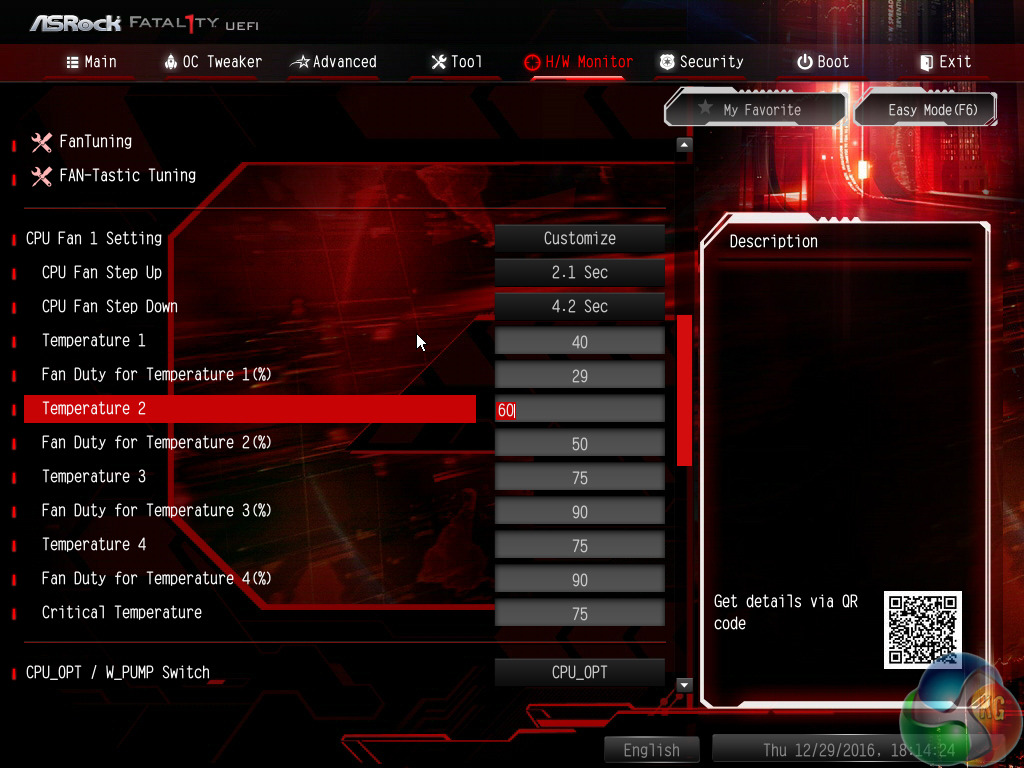Click the scroll down arrow of settings list
1024x768 pixels.
pos(684,685)
